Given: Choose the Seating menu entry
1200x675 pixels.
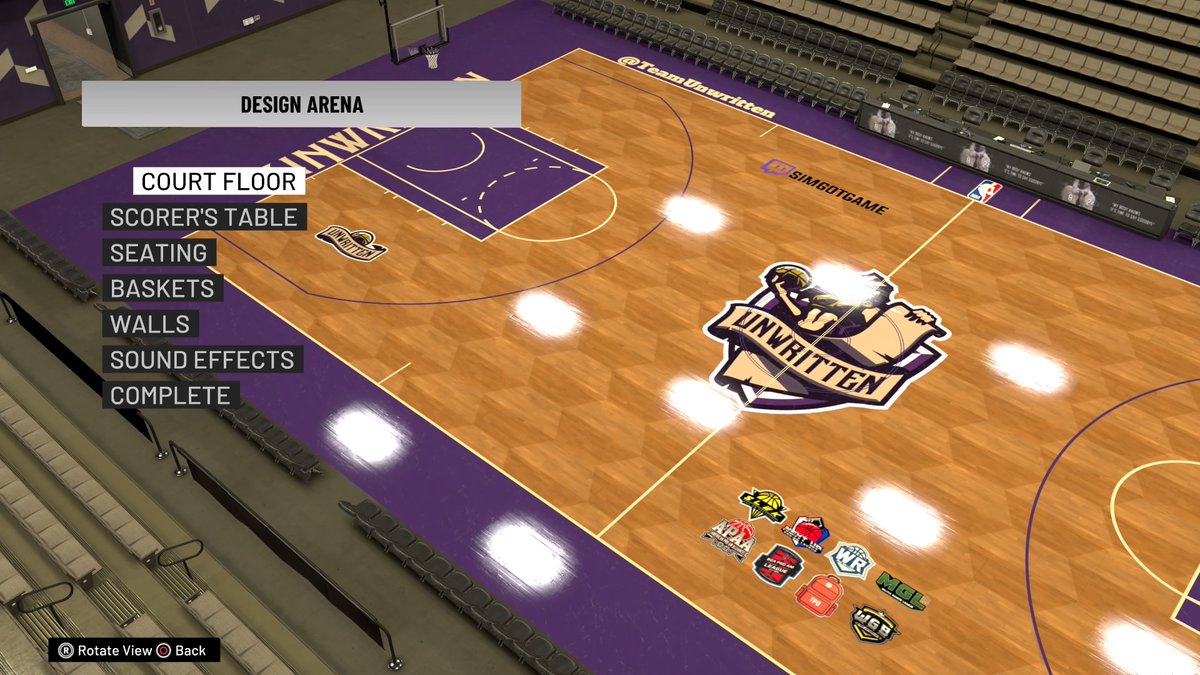Looking at the screenshot, I should [159, 253].
